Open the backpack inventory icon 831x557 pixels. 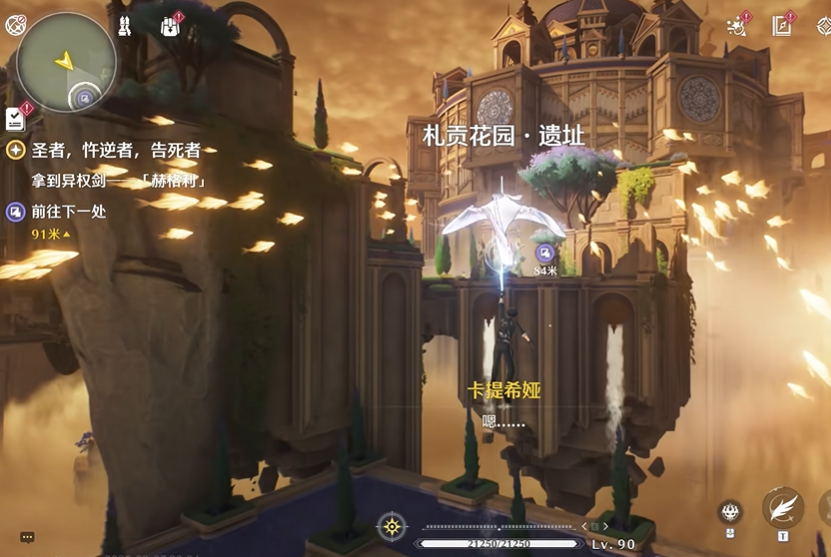click(170, 27)
